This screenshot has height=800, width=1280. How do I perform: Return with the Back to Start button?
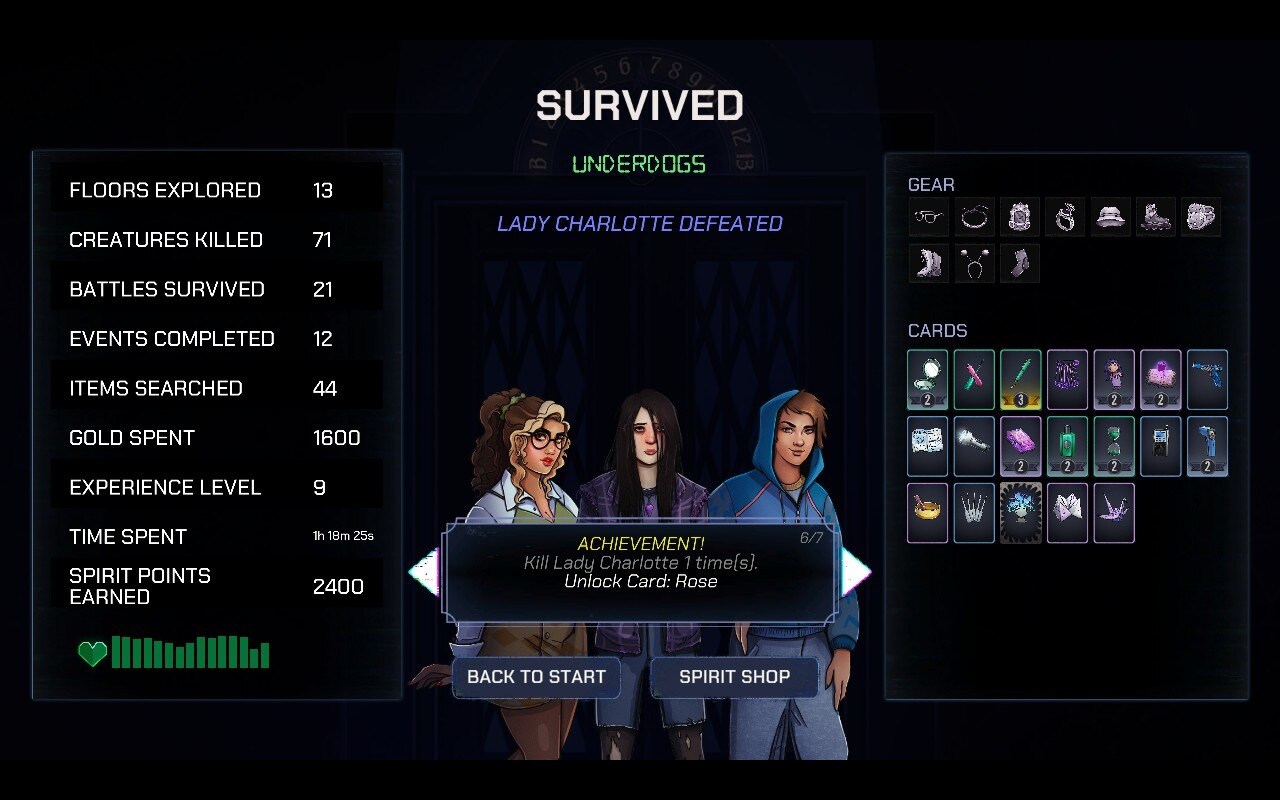click(536, 677)
